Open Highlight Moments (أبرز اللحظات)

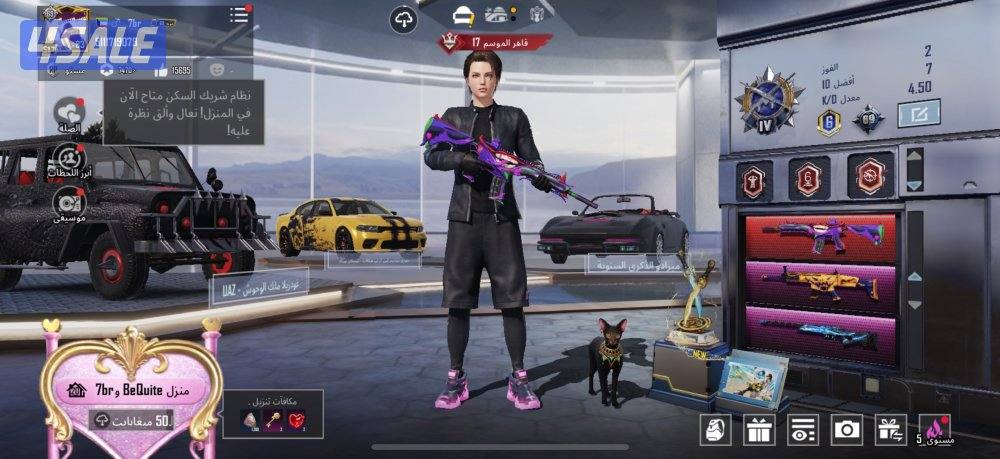tap(68, 159)
